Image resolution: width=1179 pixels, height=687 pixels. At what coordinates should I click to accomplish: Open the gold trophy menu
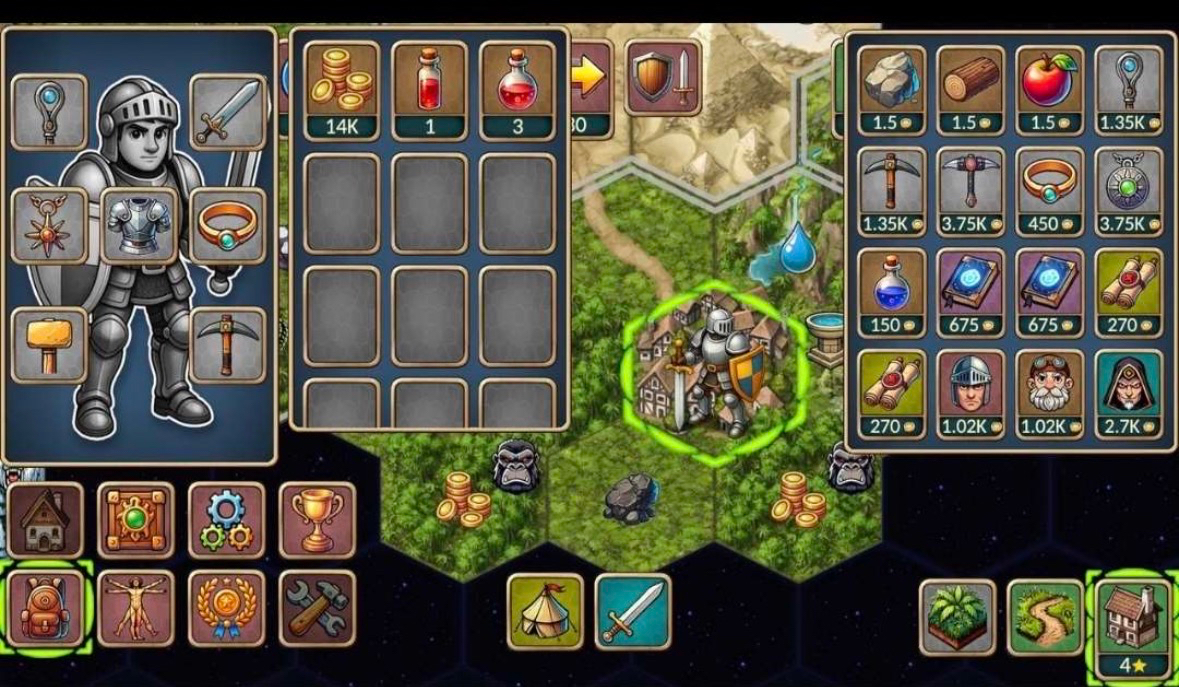(316, 520)
